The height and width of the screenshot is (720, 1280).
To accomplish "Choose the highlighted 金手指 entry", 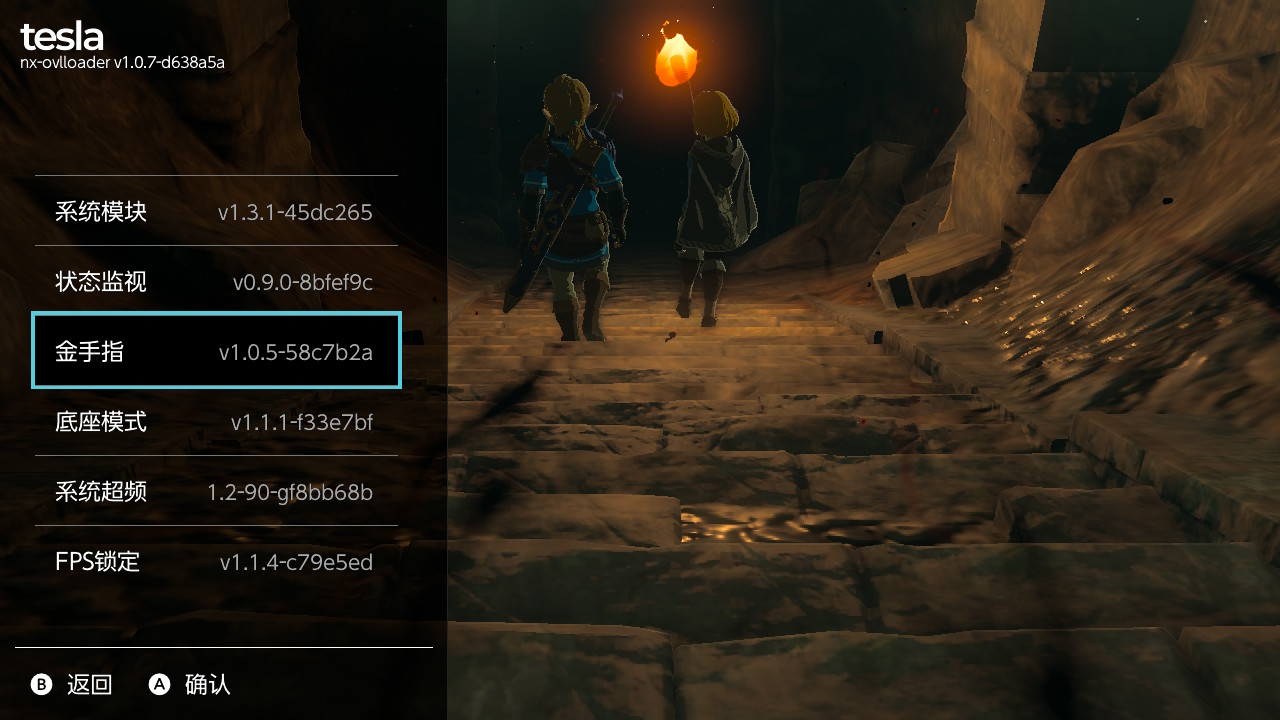I will click(x=216, y=351).
